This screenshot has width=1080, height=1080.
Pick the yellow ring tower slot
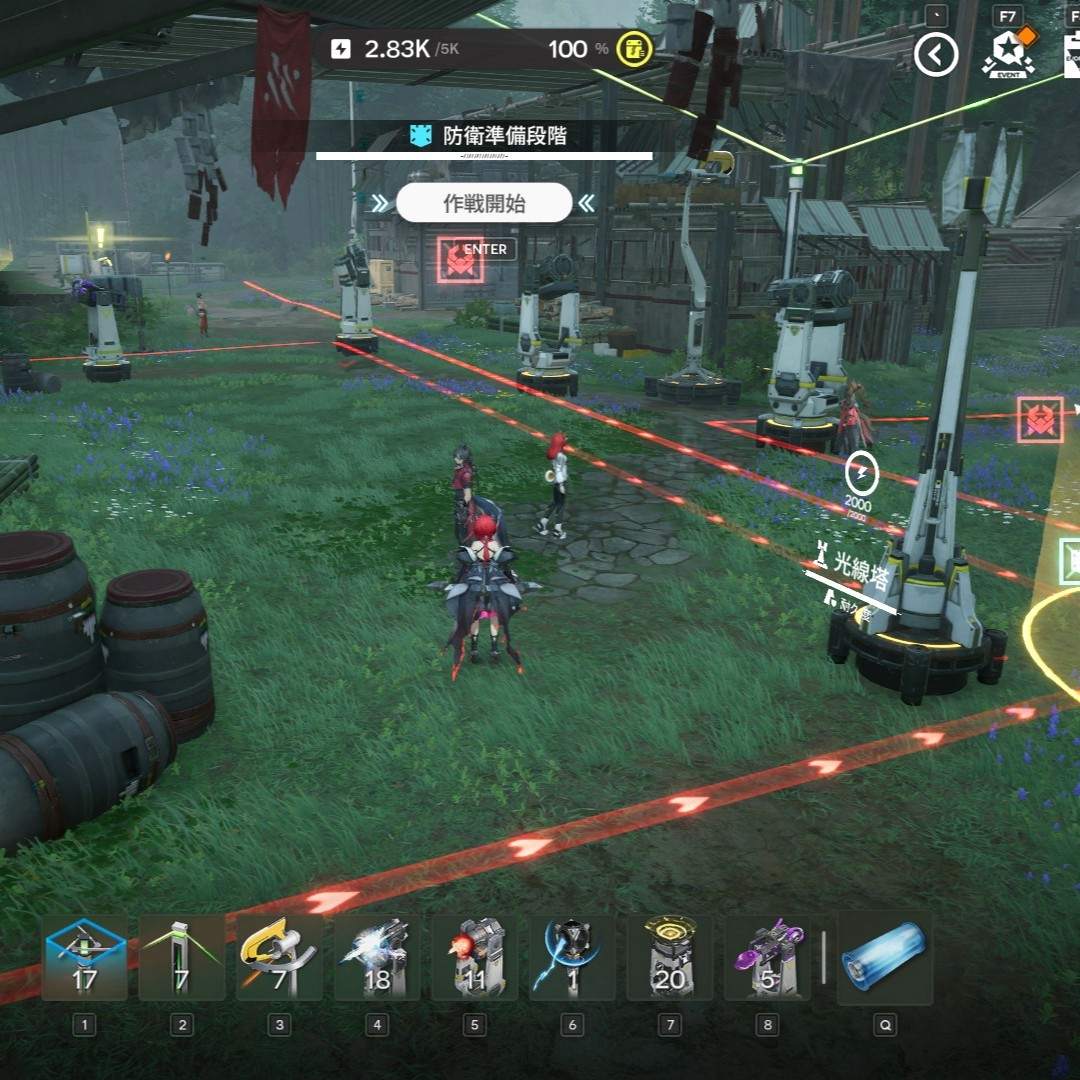click(669, 959)
